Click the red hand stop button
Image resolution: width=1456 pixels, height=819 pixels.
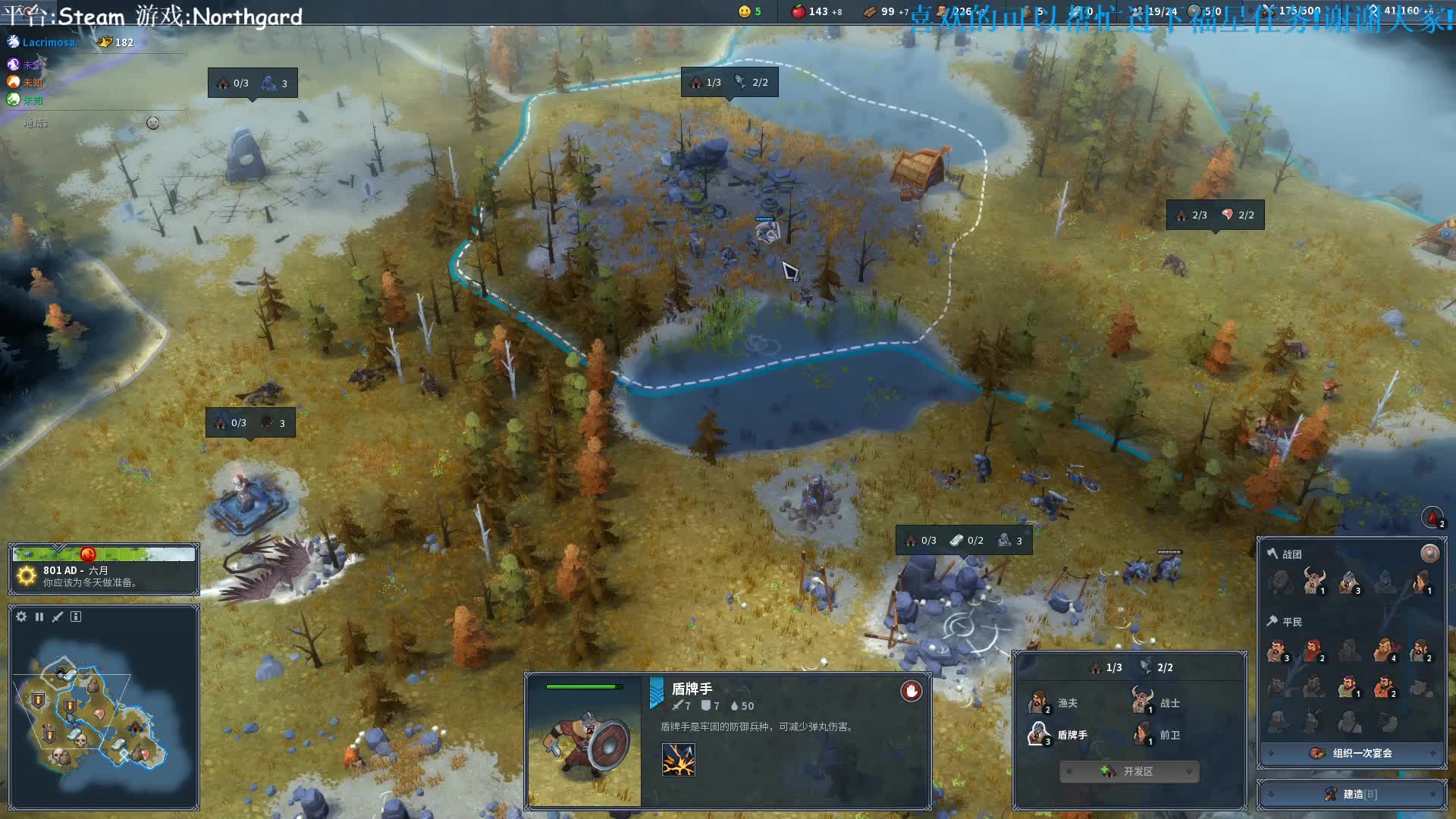pos(911,691)
